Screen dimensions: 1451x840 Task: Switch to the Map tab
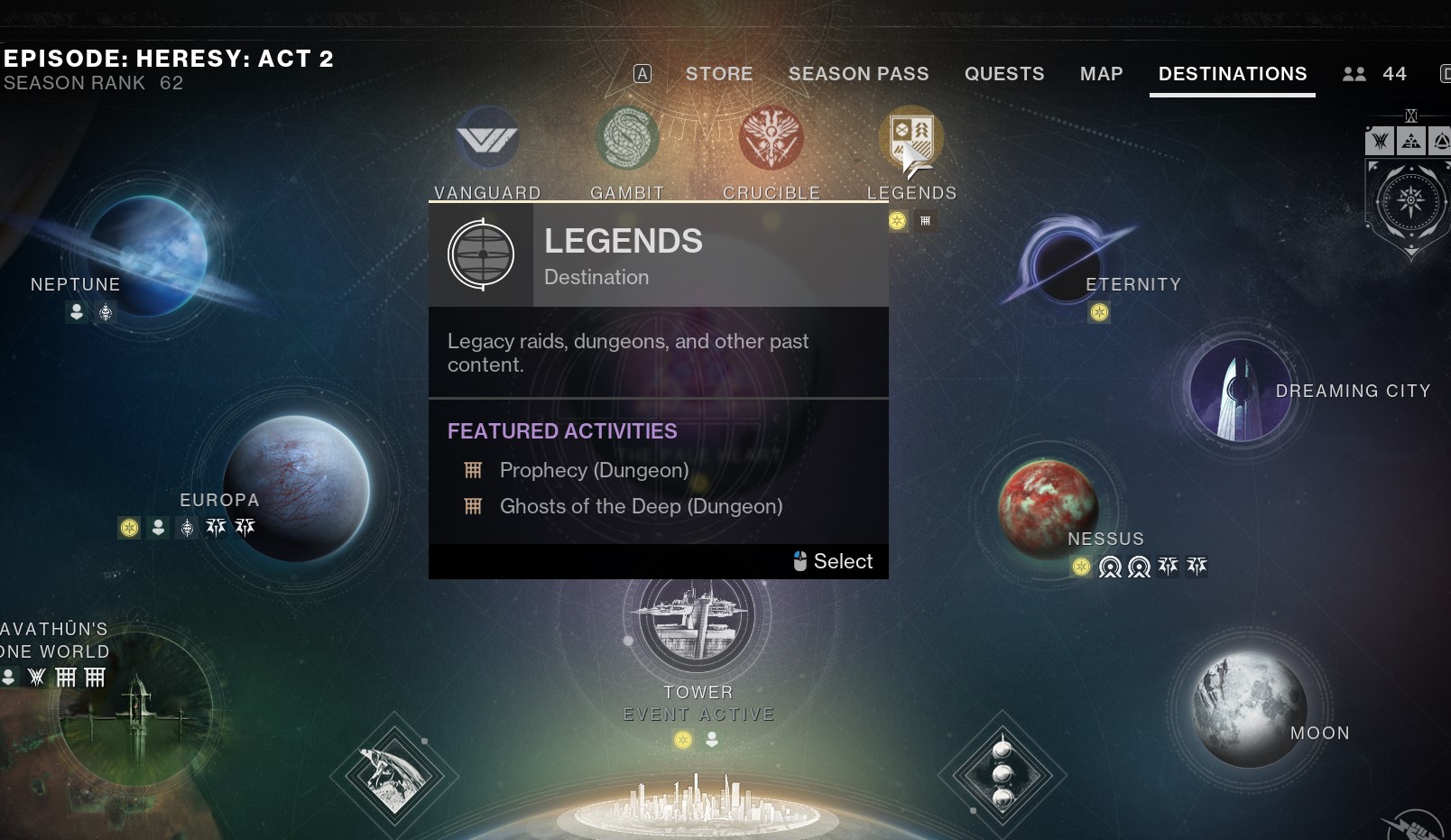click(x=1101, y=74)
